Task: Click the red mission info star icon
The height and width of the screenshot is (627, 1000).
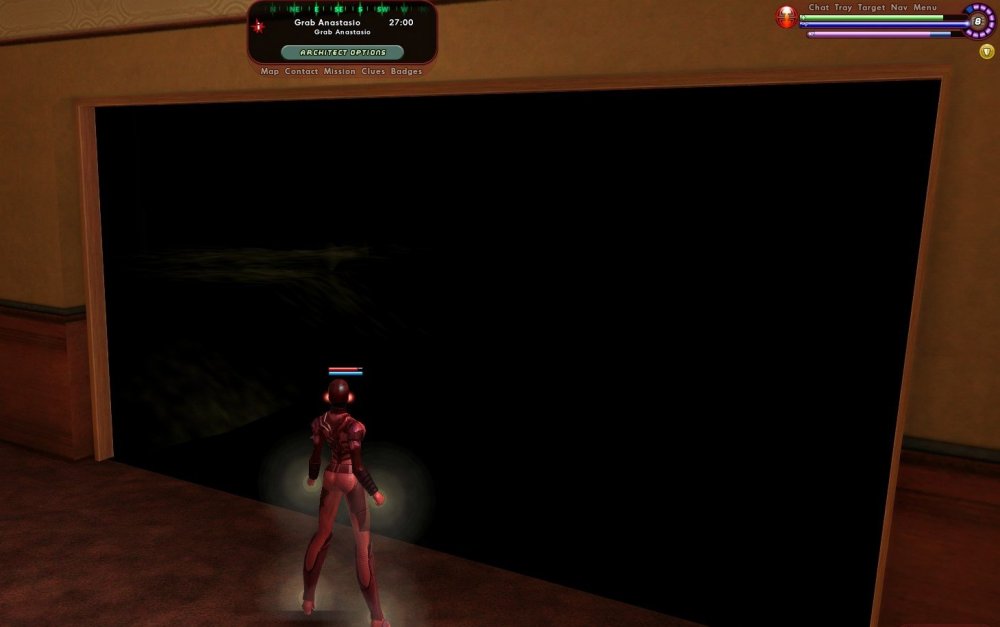Action: point(259,25)
